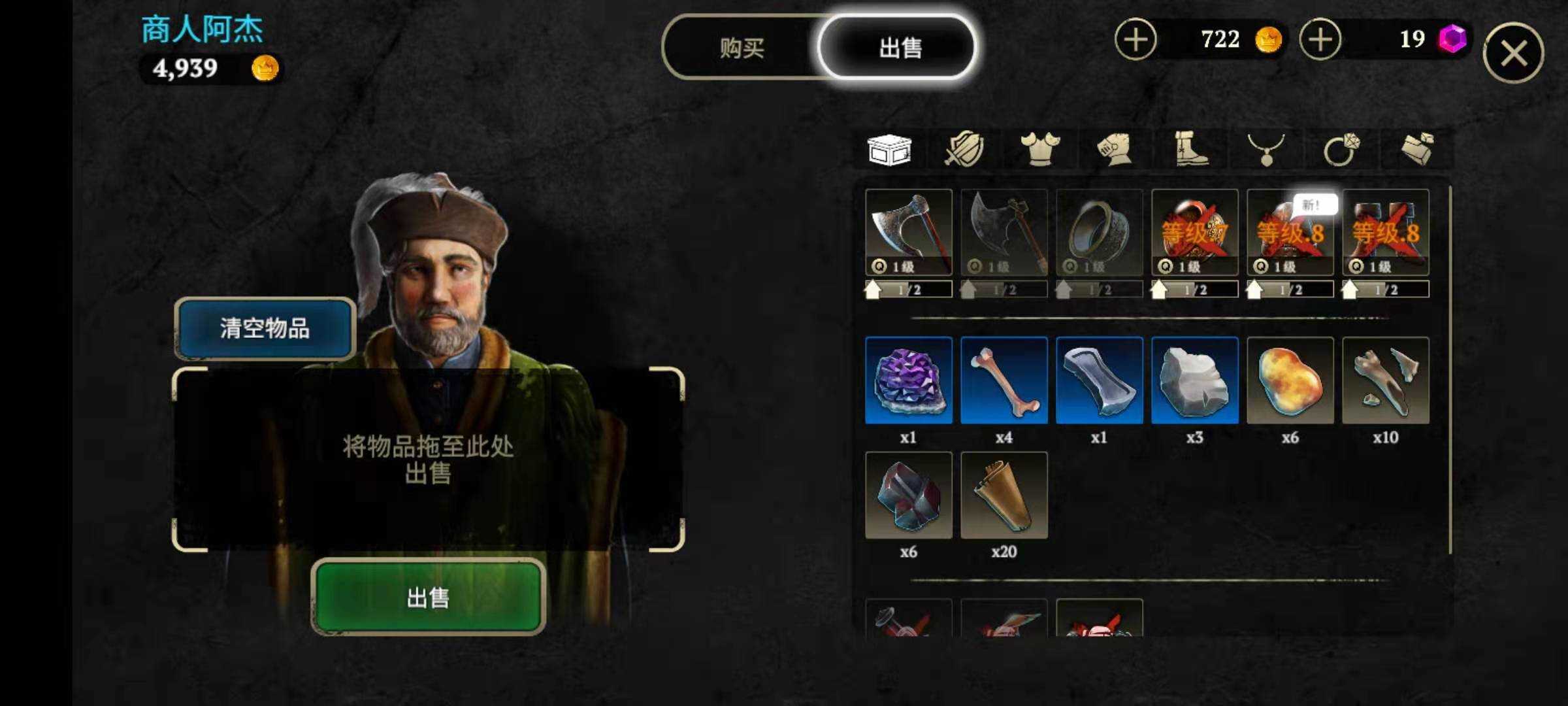Screen dimensions: 1568x706
Task: Select the purple amethyst crystal item
Action: tap(908, 380)
